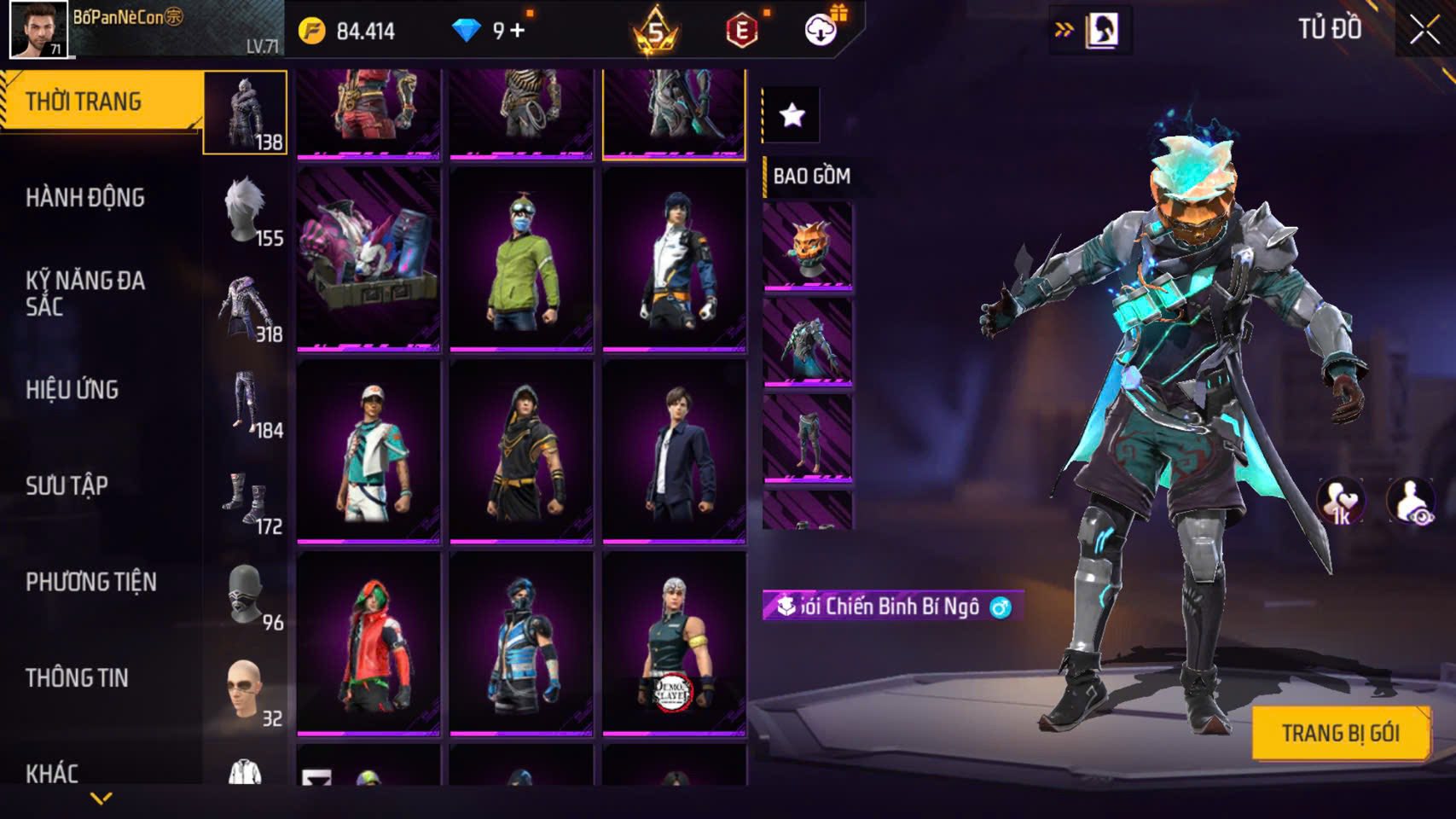Choose the Demon Slayer outfit tile
Image resolution: width=1456 pixels, height=819 pixels.
click(x=674, y=644)
